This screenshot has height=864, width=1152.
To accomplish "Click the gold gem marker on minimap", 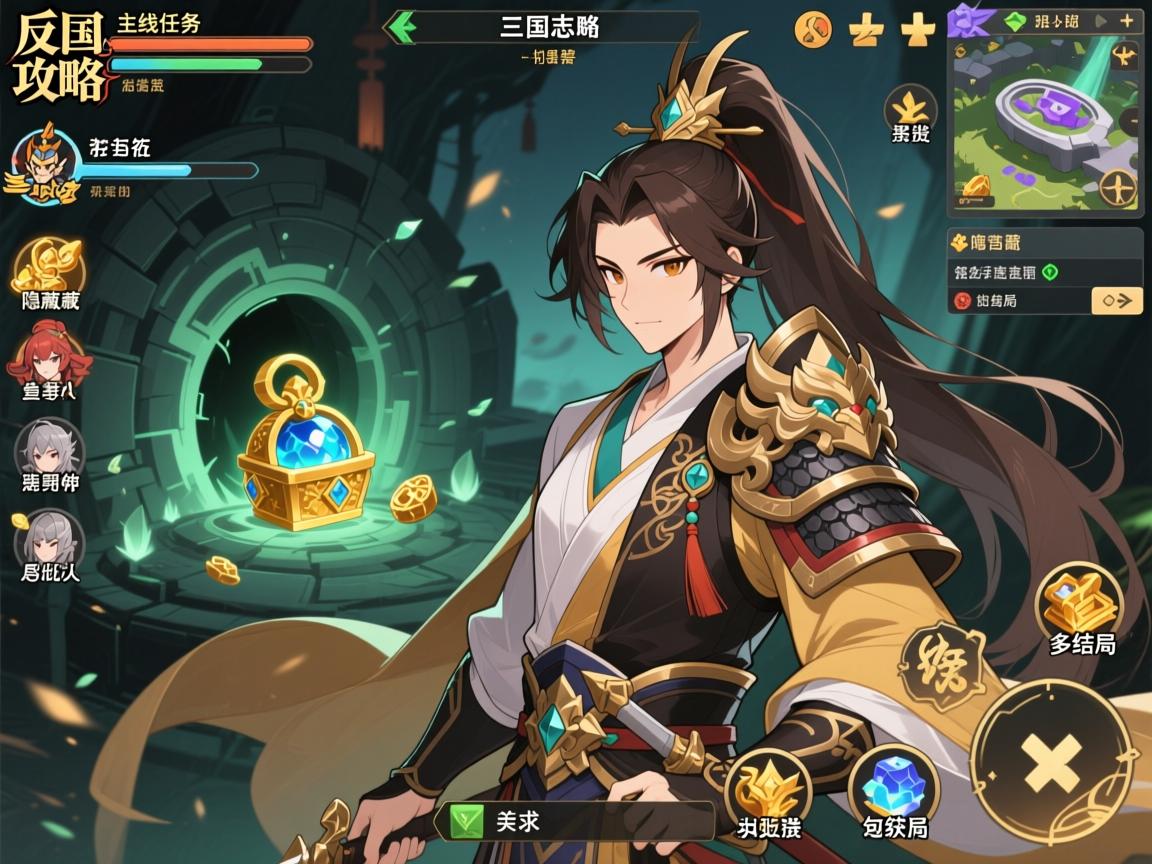I will 976,187.
